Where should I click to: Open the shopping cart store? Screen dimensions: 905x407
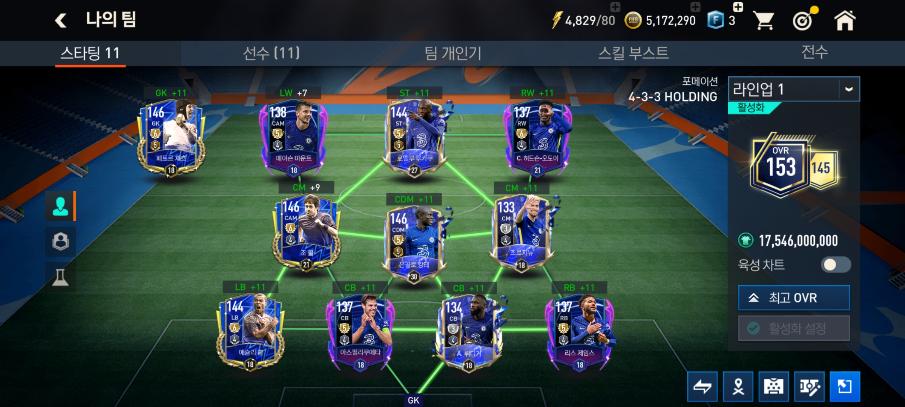(x=764, y=20)
